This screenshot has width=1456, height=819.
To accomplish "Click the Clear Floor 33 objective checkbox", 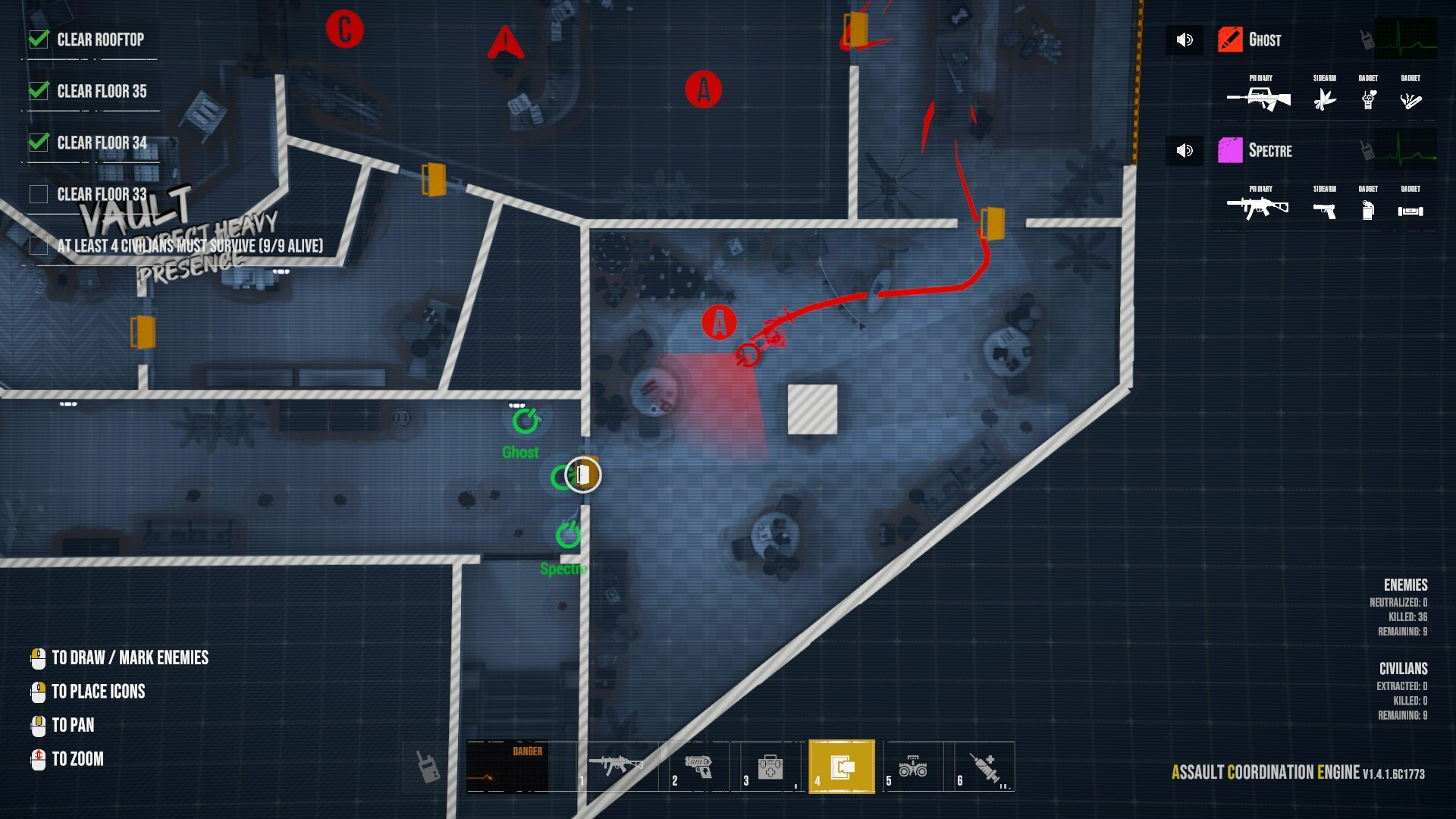I will coord(39,194).
